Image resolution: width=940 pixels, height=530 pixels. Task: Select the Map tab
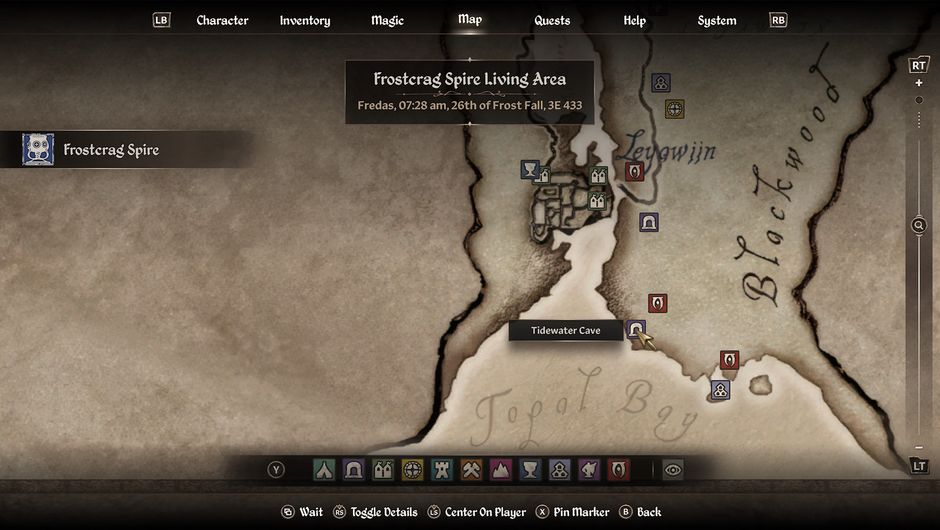470,19
